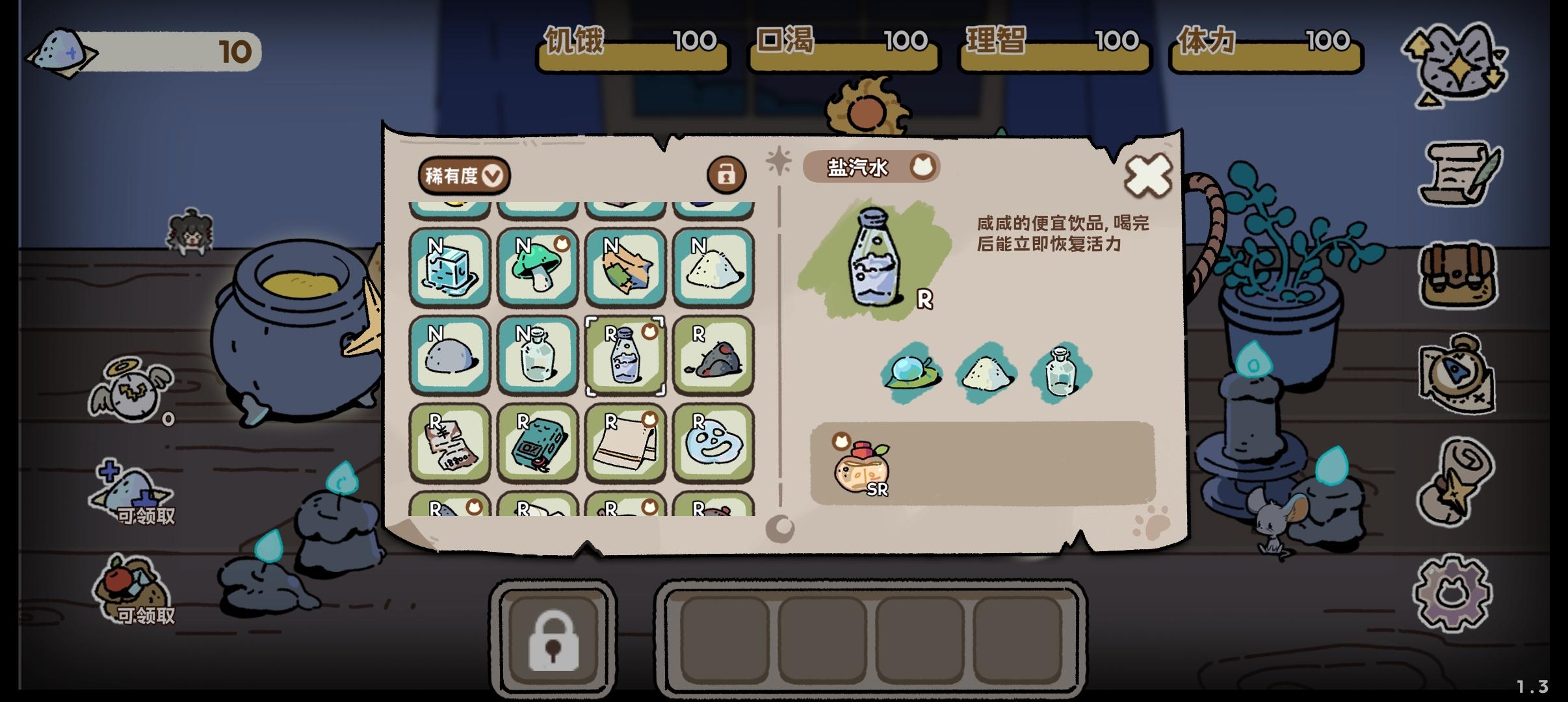Viewport: 1568px width, 702px height.
Task: Pick the empty glass bottle in grid
Action: (x=538, y=356)
